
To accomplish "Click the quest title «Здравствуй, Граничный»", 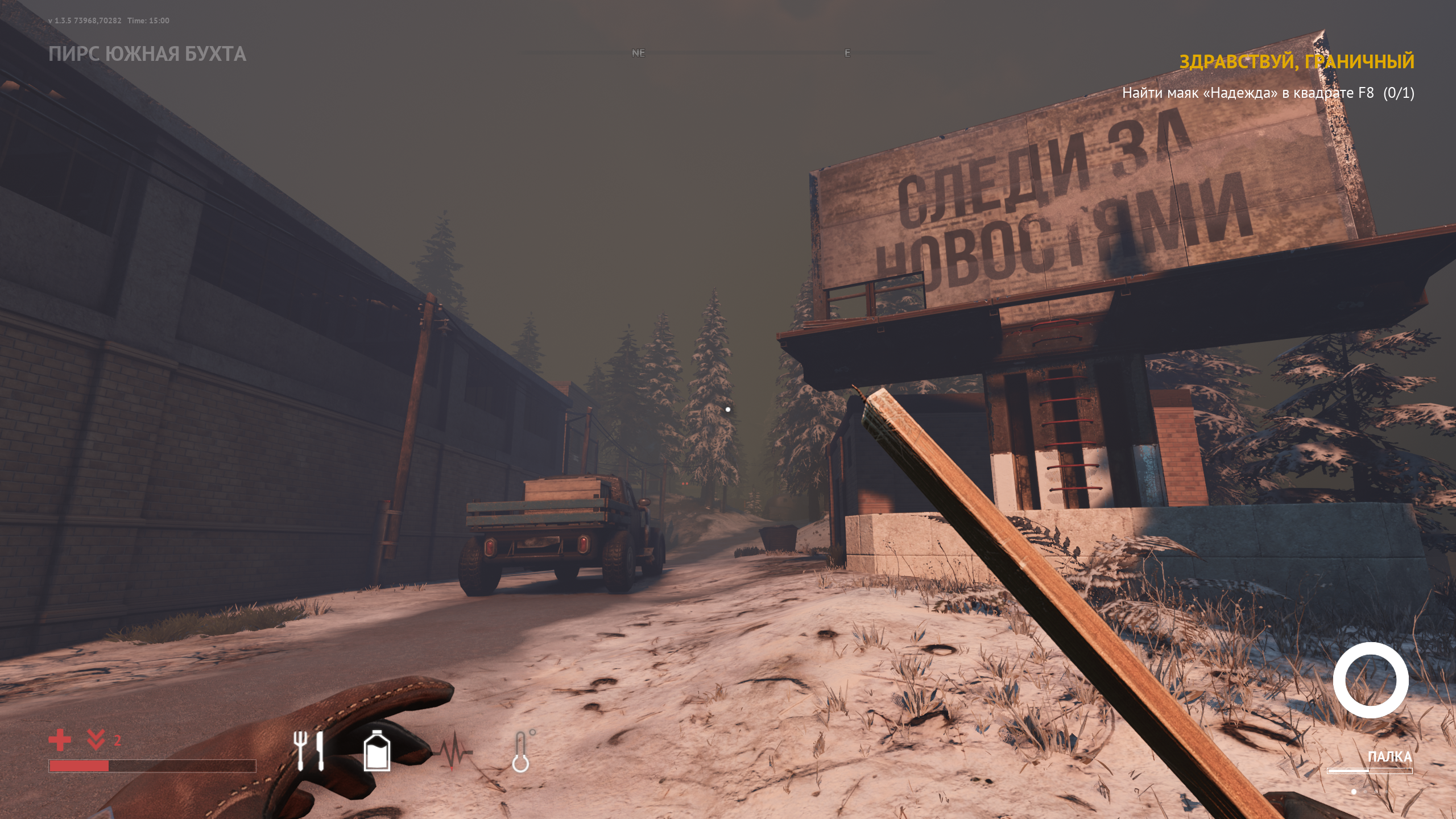I will tap(1296, 61).
